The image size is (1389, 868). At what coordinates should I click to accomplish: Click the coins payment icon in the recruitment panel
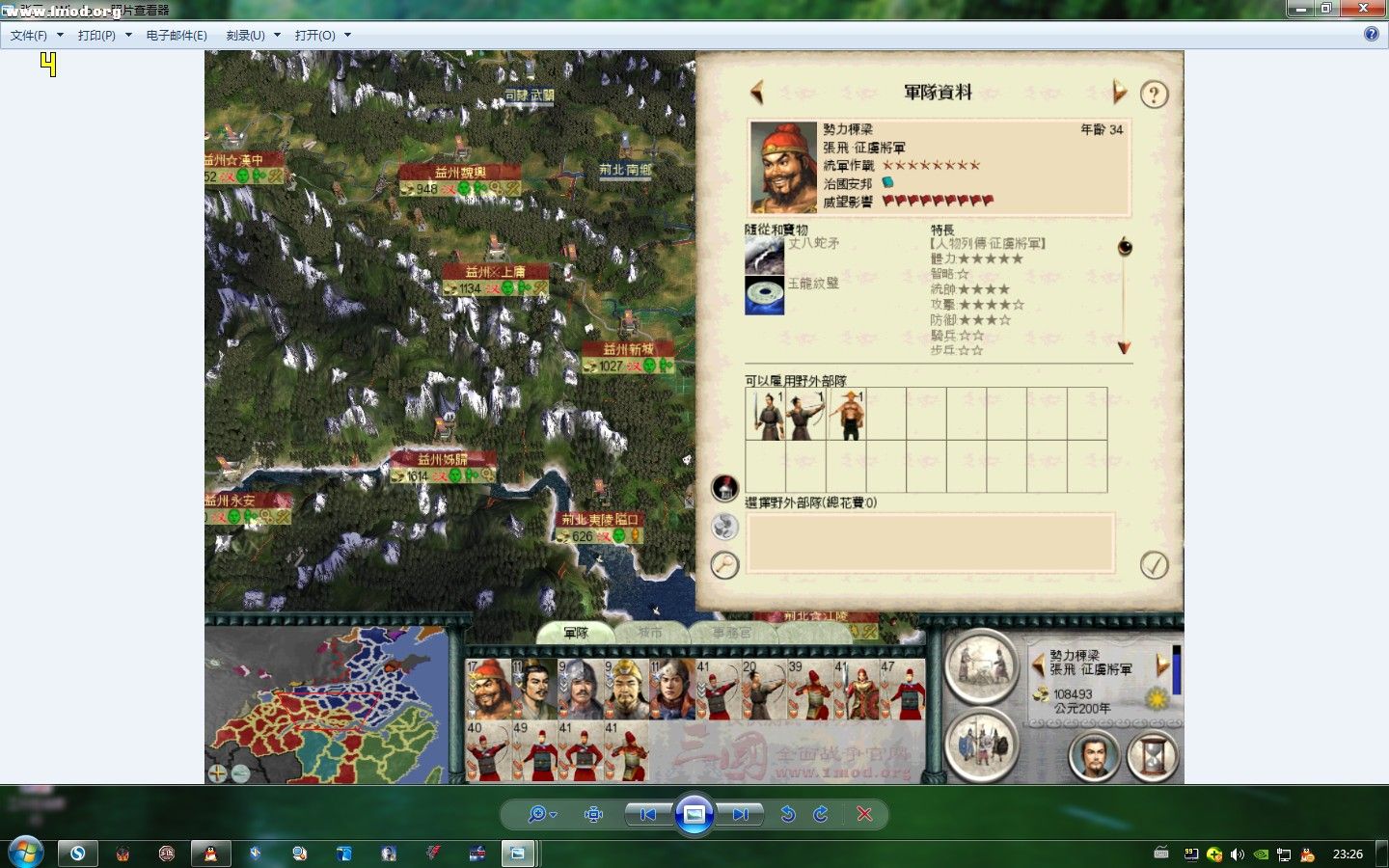pyautogui.click(x=724, y=527)
